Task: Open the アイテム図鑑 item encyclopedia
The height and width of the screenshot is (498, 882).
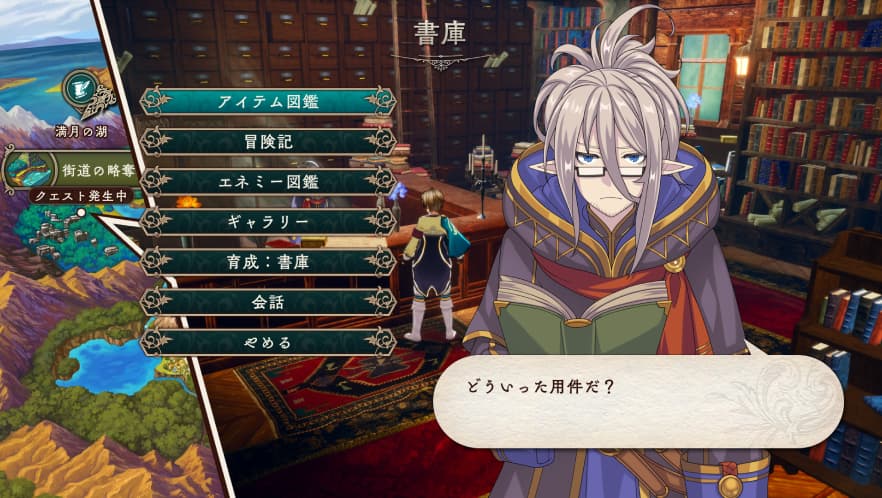Action: [268, 102]
